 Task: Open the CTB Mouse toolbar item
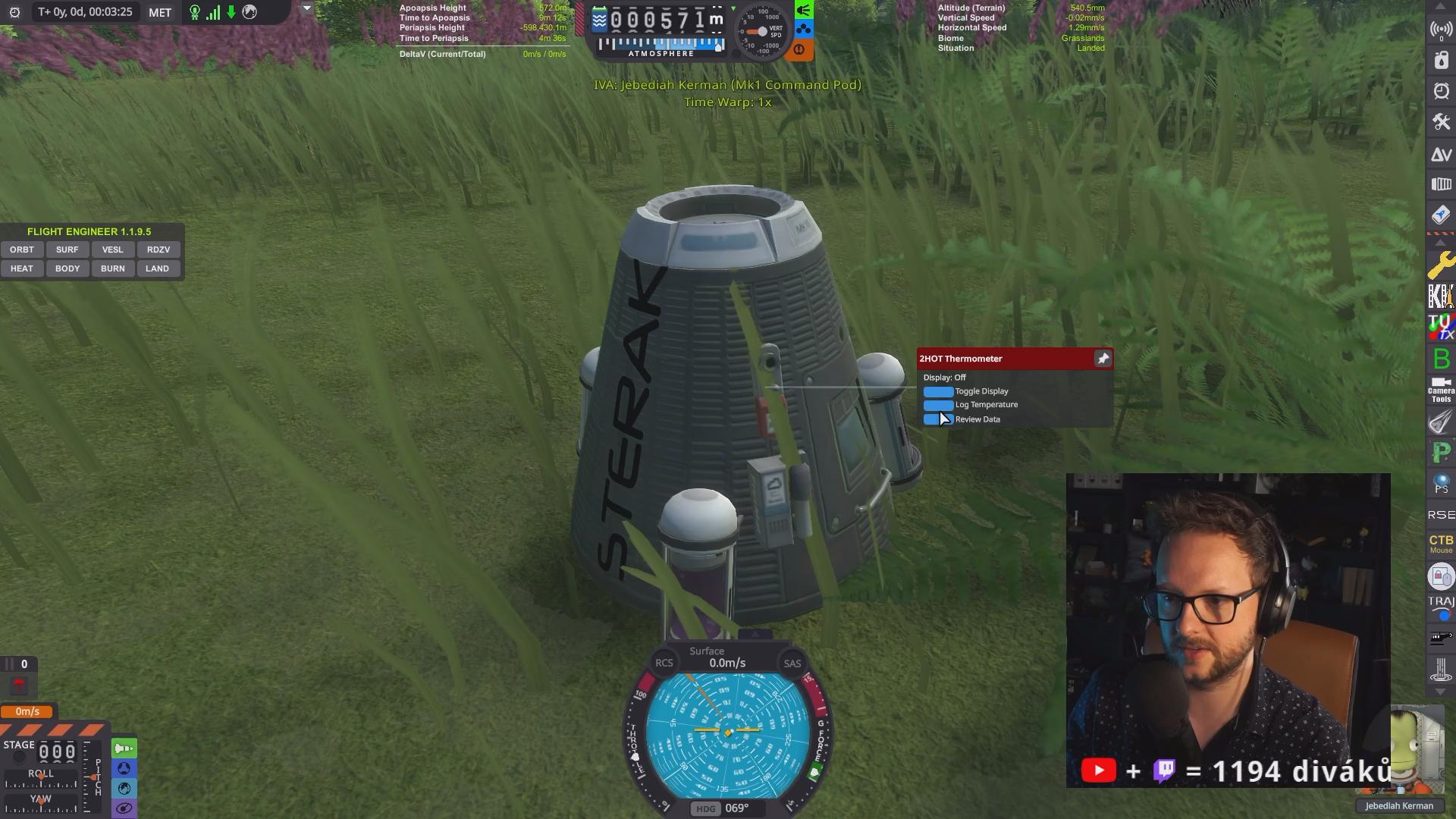(x=1441, y=543)
